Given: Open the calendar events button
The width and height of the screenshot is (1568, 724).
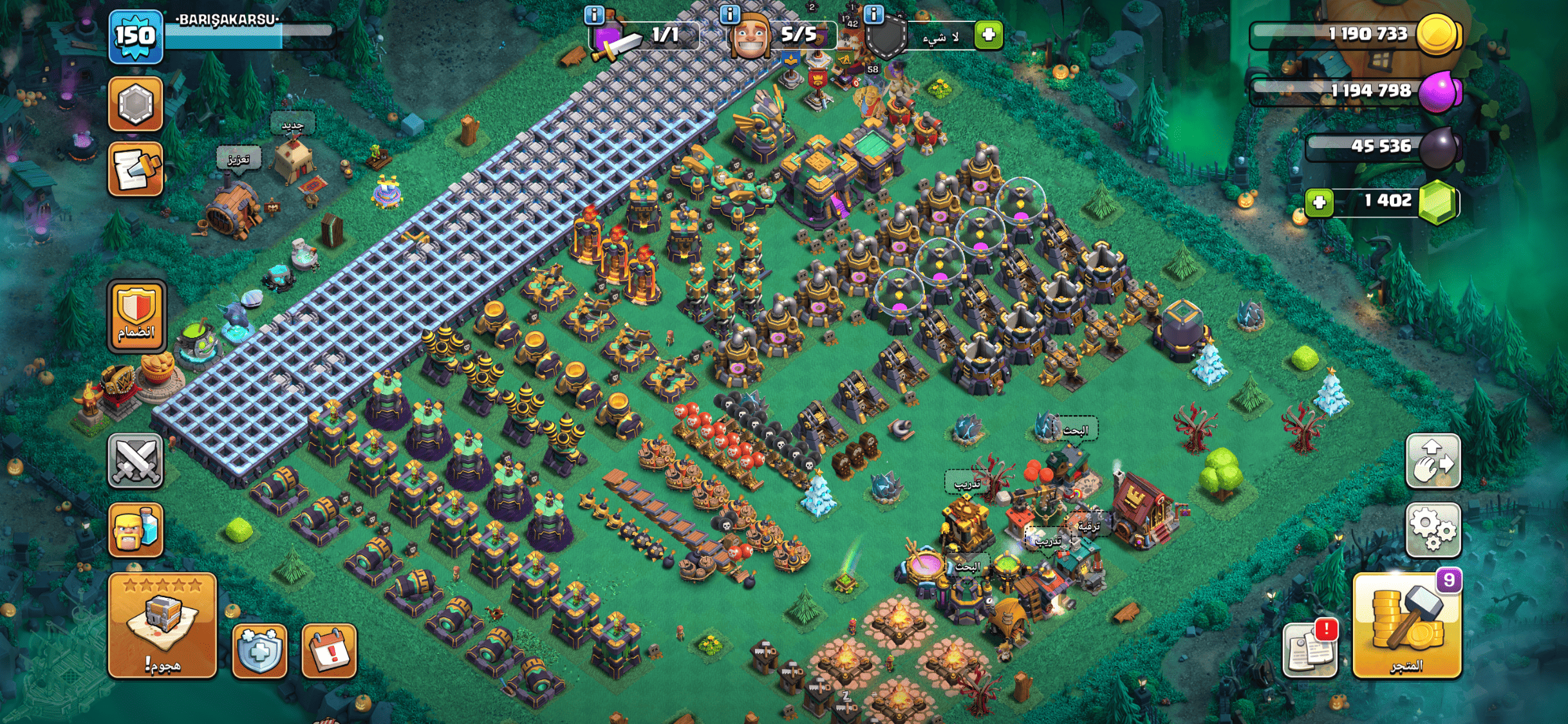Looking at the screenshot, I should pyautogui.click(x=329, y=650).
